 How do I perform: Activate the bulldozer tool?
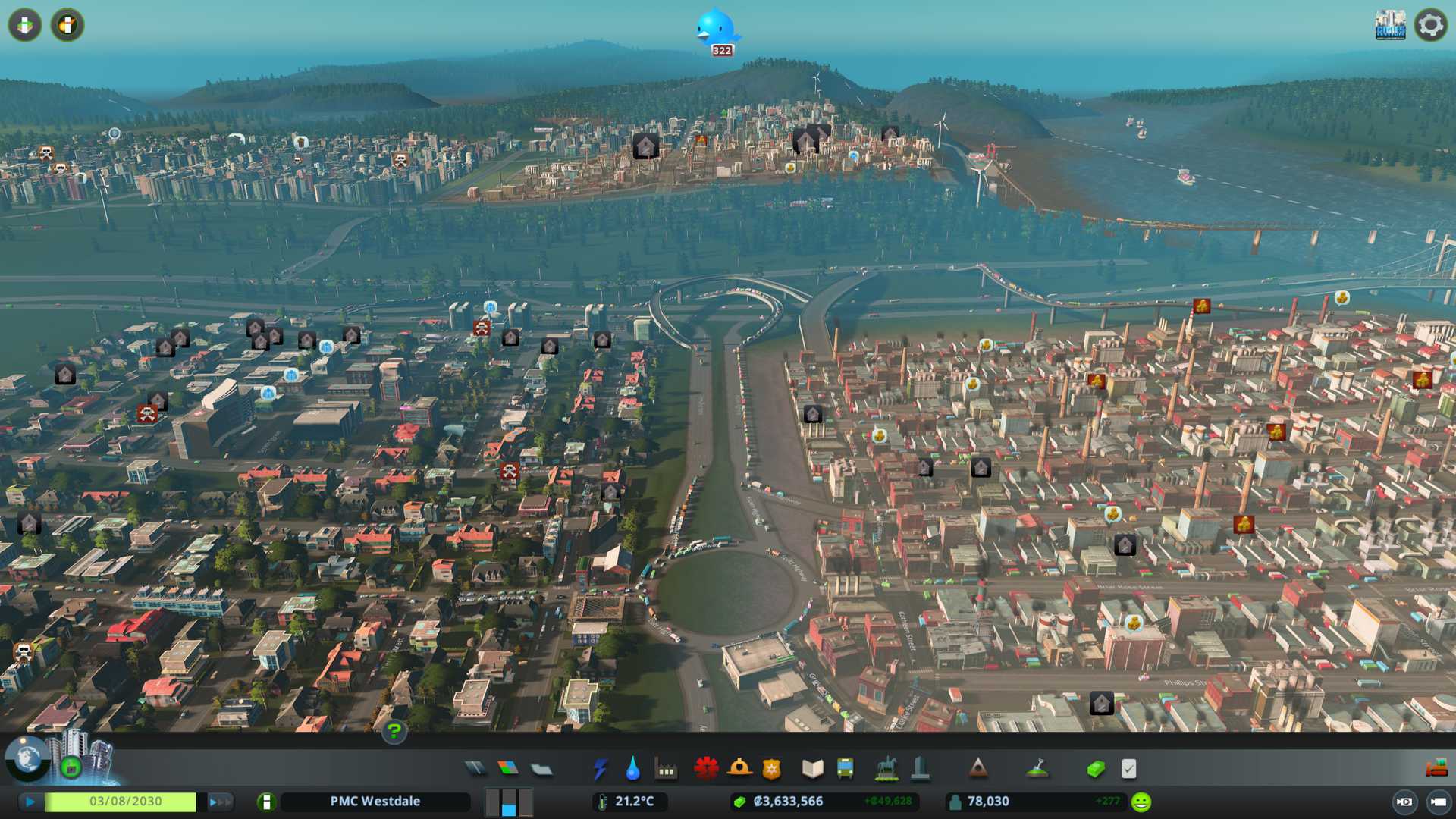point(1436,769)
